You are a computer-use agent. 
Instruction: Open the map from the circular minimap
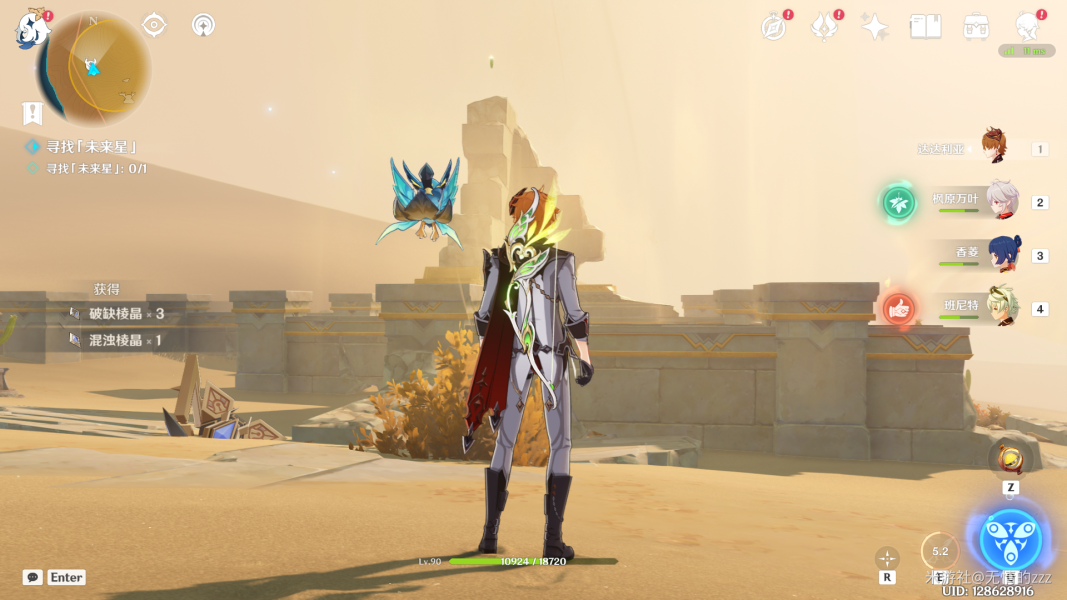[94, 68]
